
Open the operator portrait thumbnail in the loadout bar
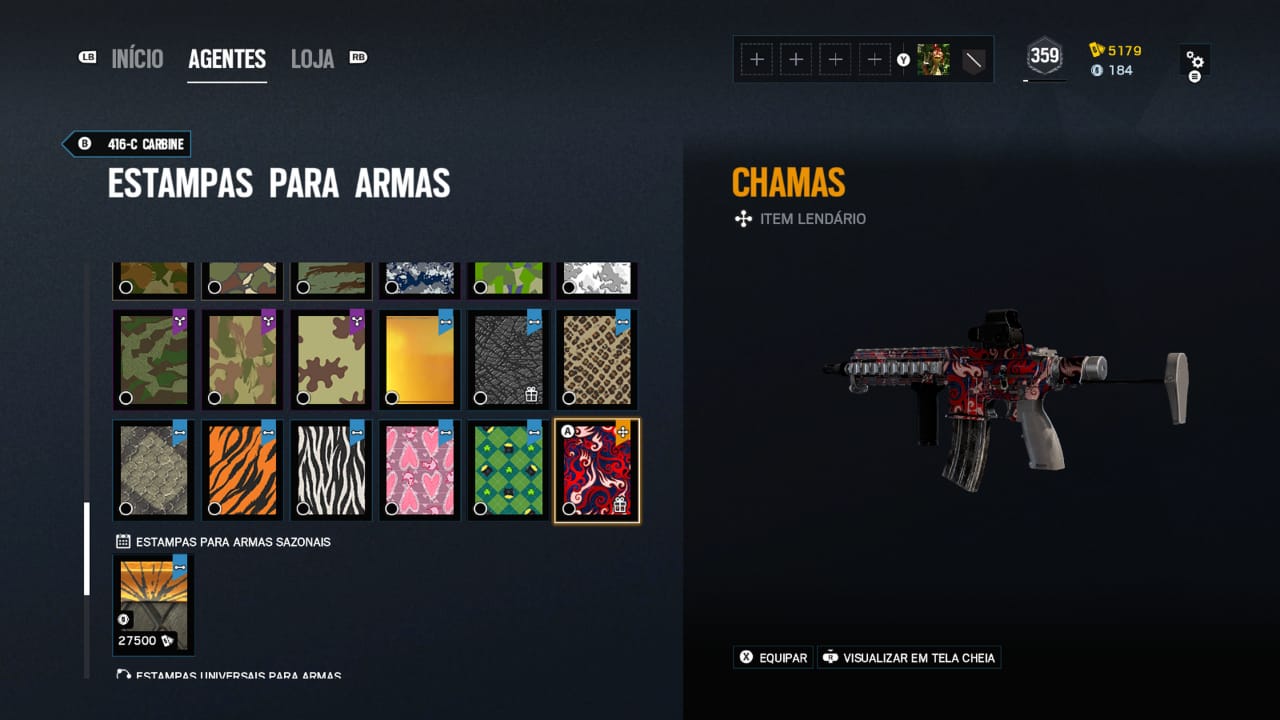(934, 59)
